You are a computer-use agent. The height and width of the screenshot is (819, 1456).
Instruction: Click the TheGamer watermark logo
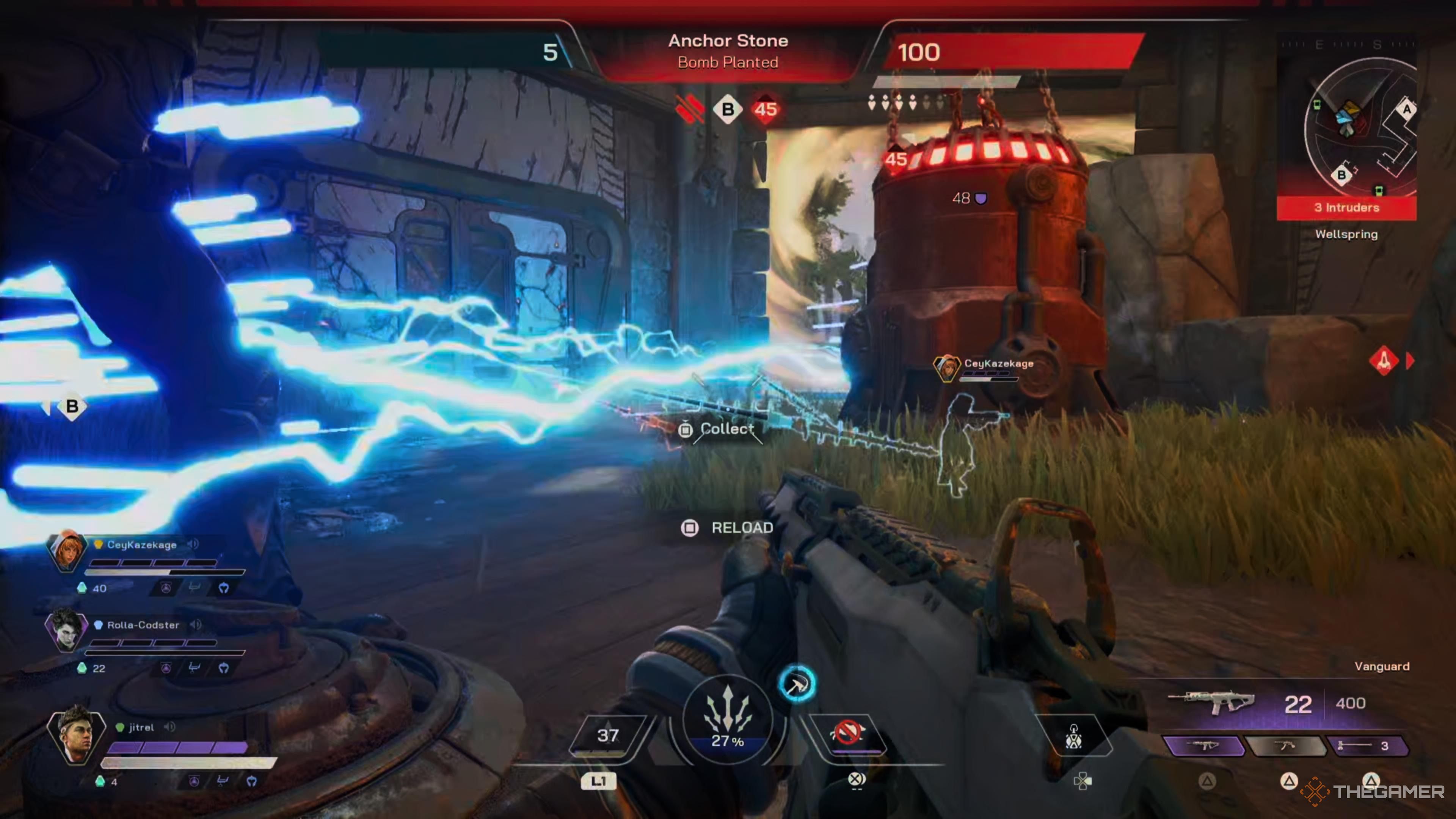point(1373,791)
